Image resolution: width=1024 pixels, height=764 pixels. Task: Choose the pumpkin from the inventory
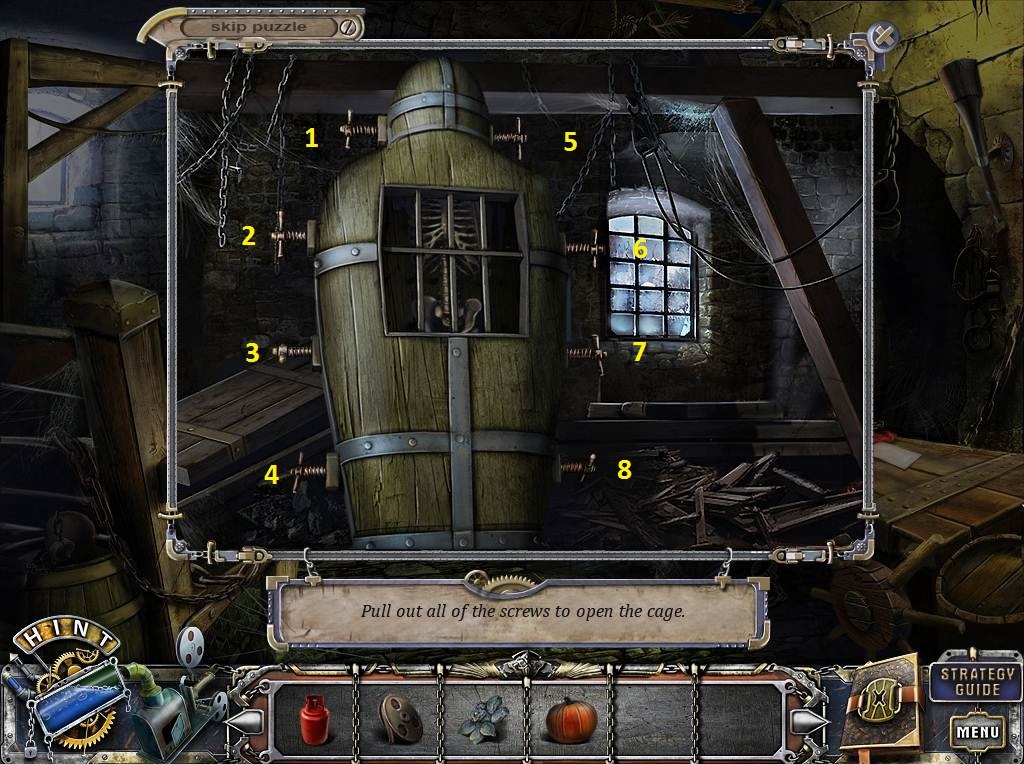coord(570,718)
